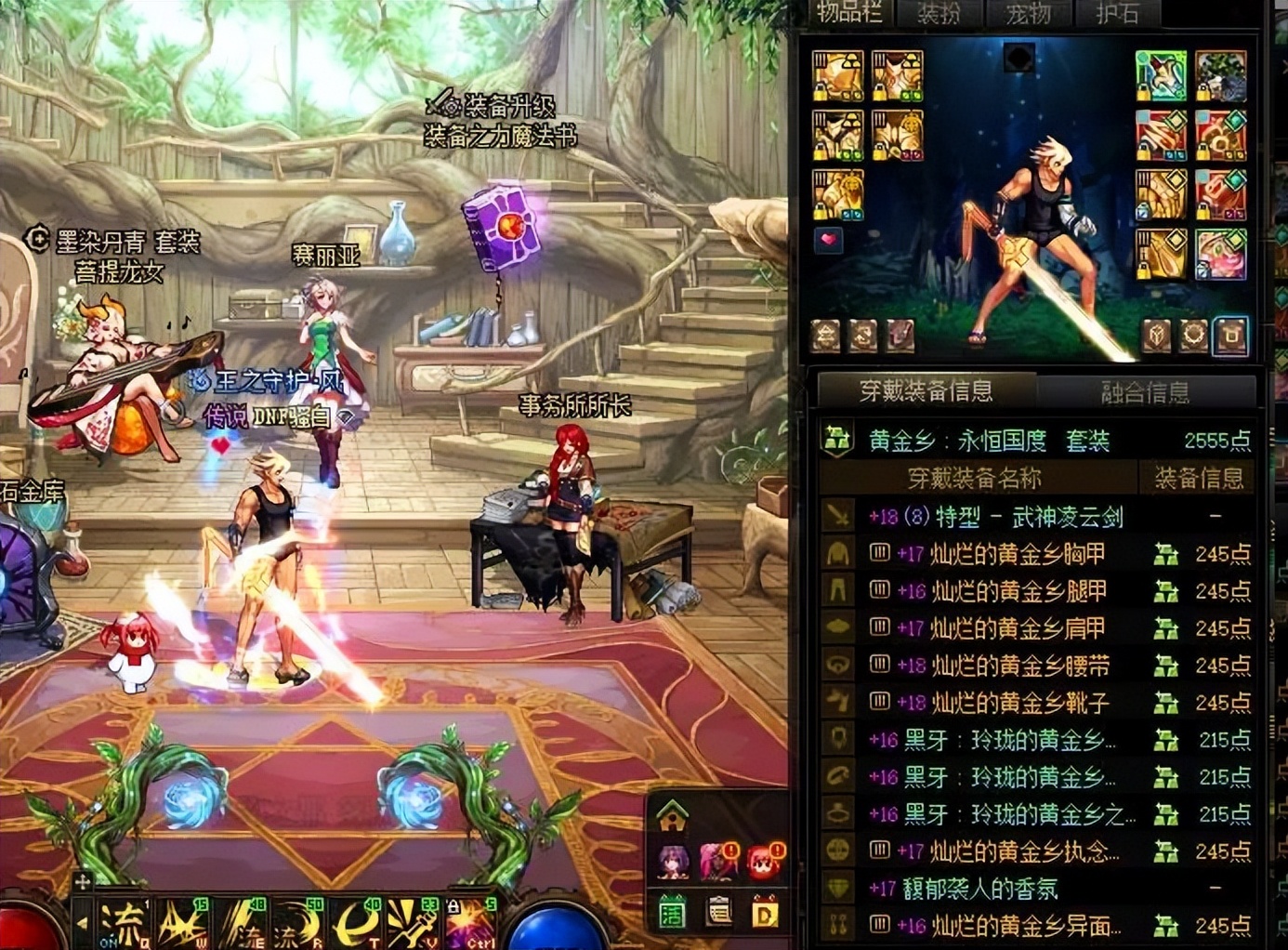
Task: Click the red exclamation badge on the pink-haired portrait
Action: tap(730, 849)
